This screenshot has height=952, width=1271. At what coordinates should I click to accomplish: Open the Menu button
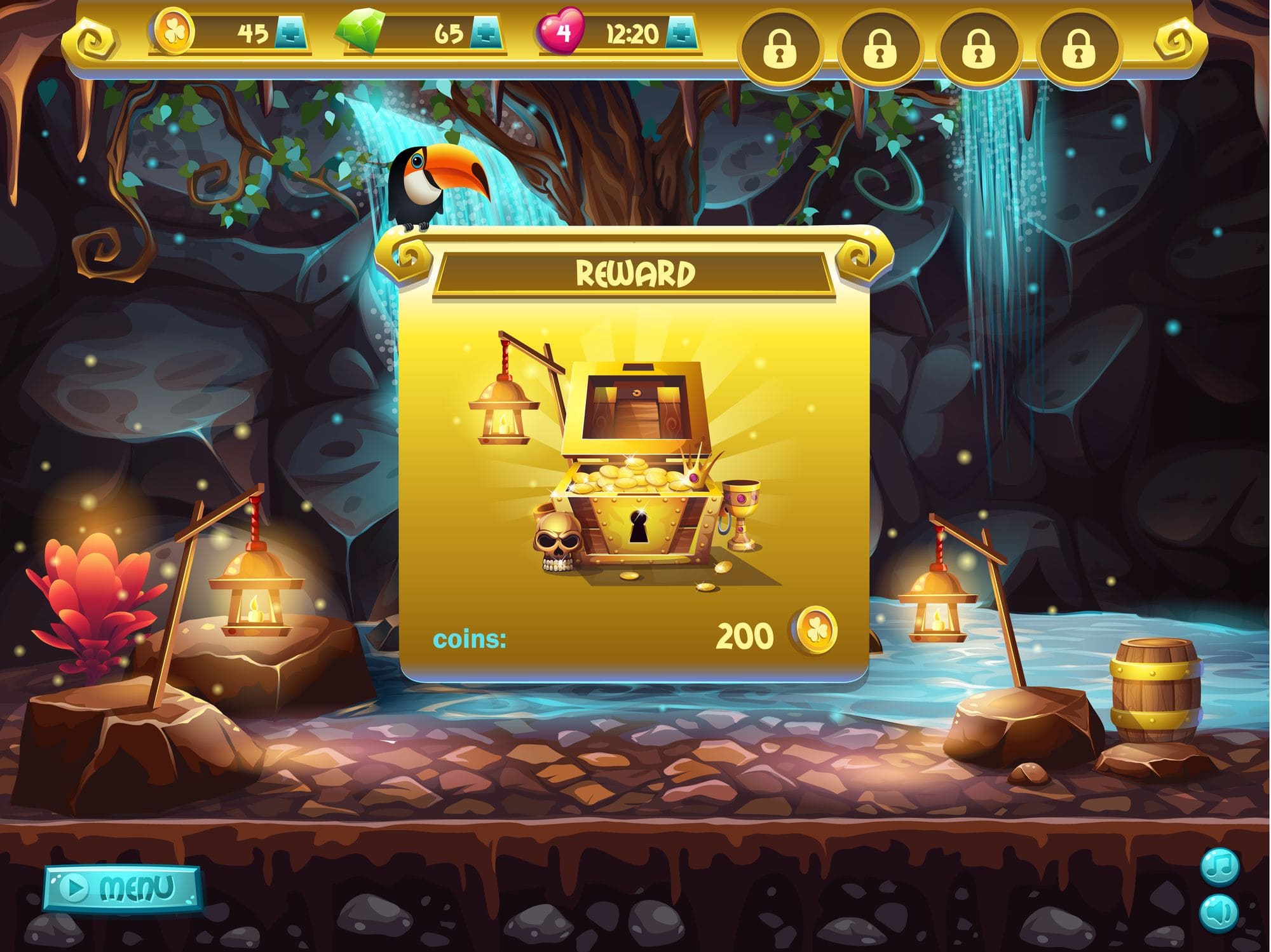coord(123,887)
